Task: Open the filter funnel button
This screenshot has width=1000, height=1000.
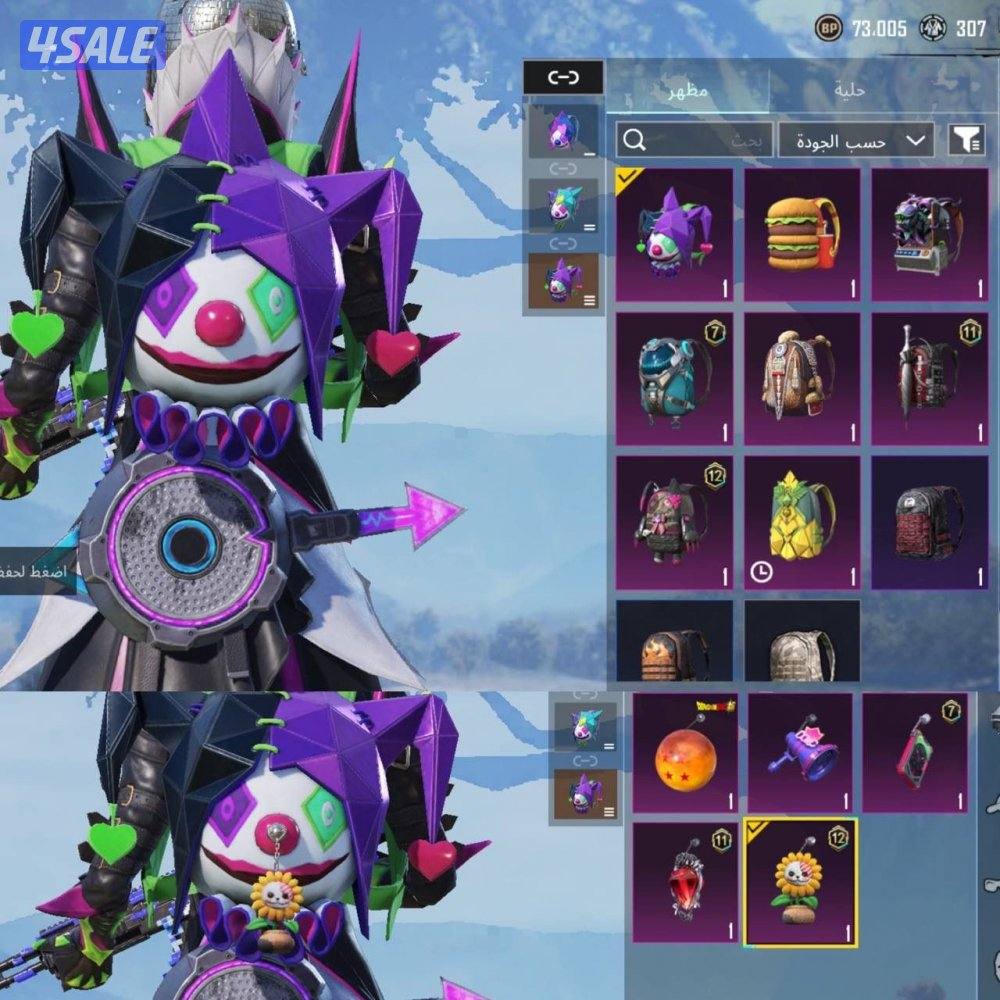Action: (966, 141)
